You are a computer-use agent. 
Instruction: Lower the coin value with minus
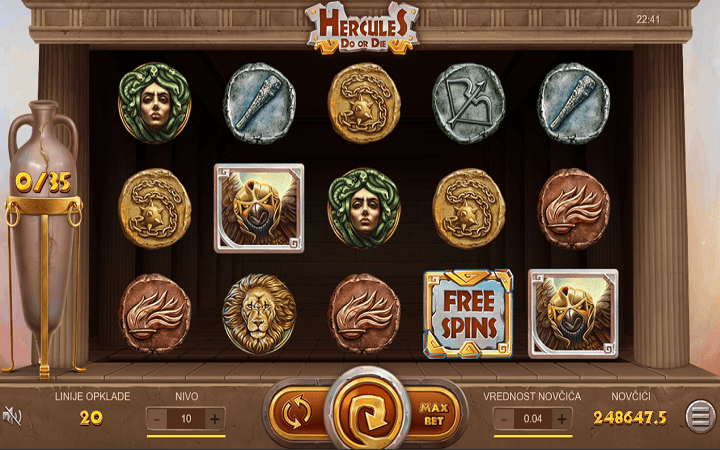(x=505, y=419)
